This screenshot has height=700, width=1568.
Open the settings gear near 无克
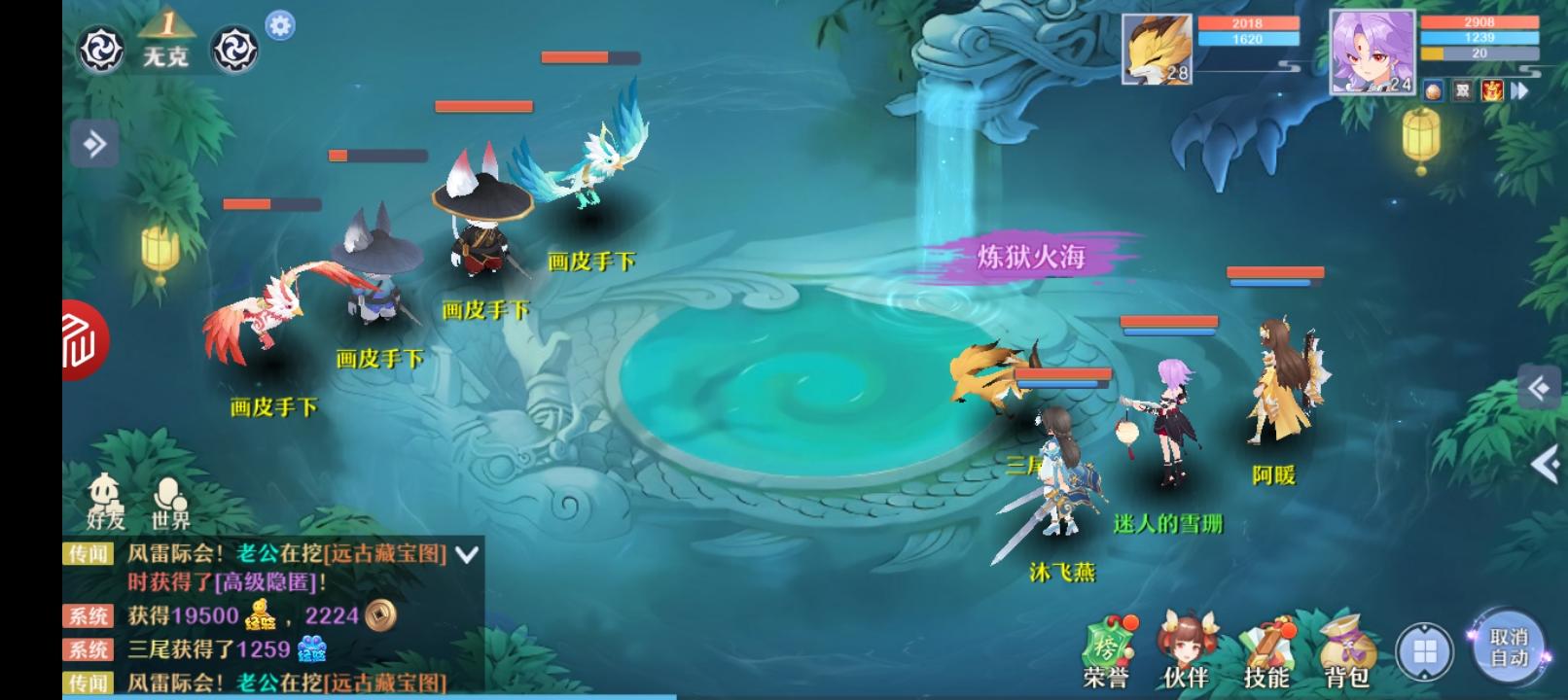(277, 27)
